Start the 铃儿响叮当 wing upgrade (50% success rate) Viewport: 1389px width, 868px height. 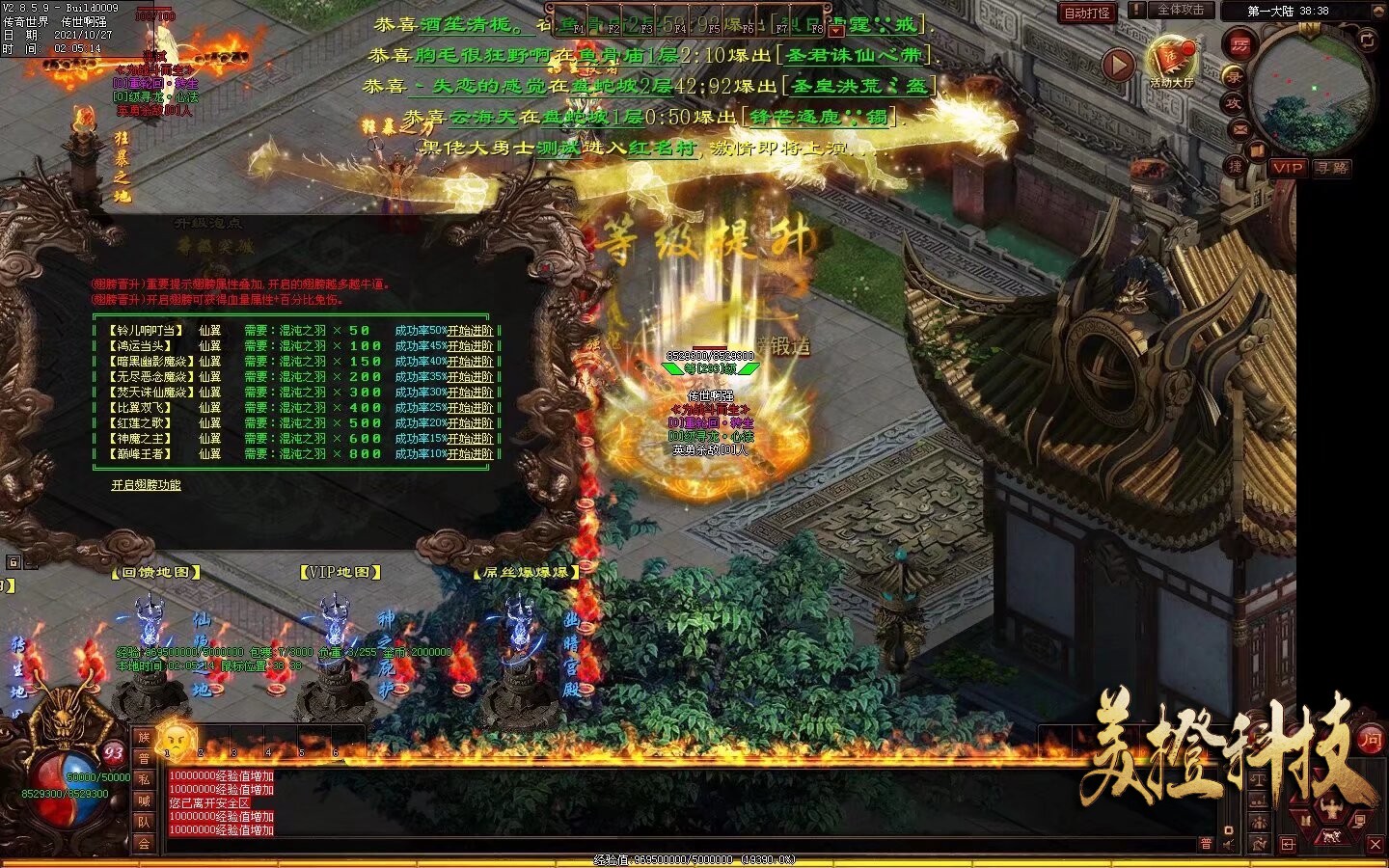[470, 331]
